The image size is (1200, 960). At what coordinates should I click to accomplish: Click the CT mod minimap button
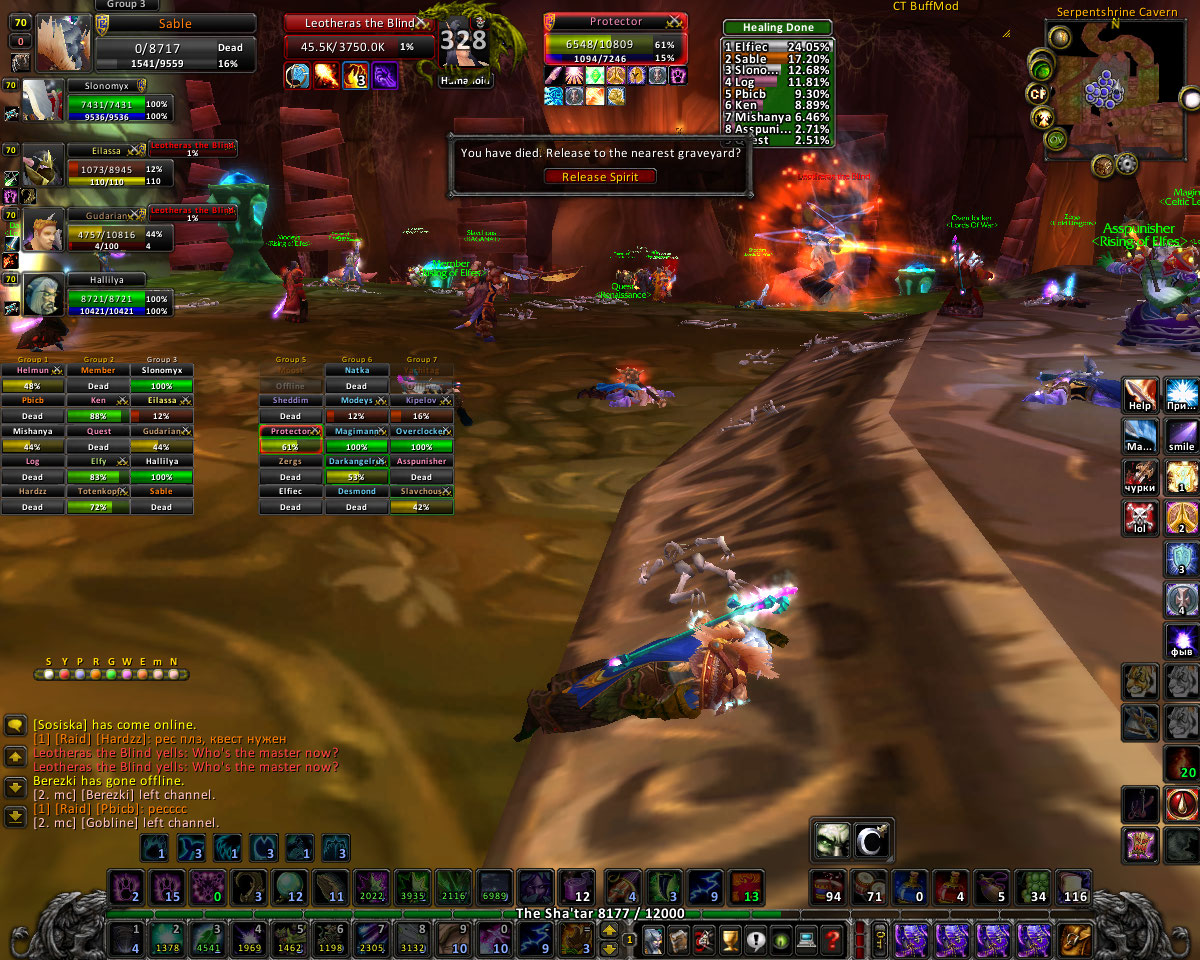(x=1037, y=94)
